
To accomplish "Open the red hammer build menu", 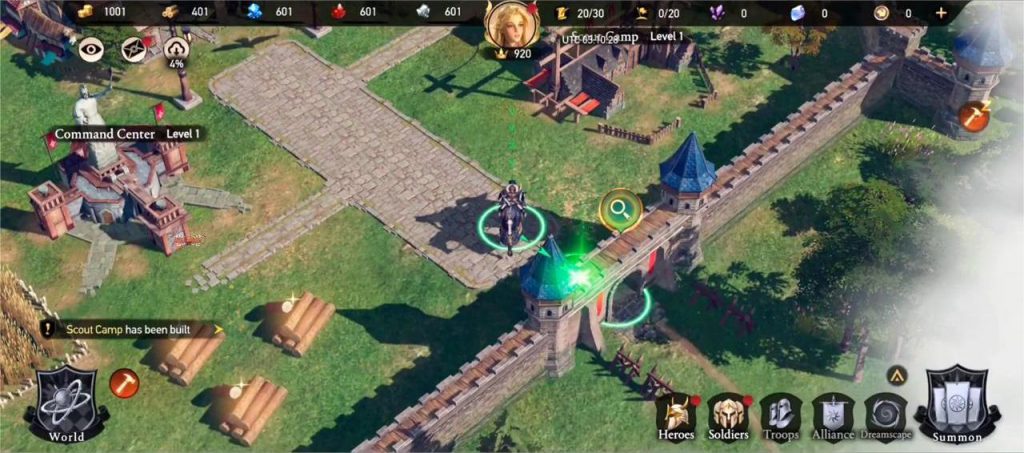I will (x=124, y=381).
